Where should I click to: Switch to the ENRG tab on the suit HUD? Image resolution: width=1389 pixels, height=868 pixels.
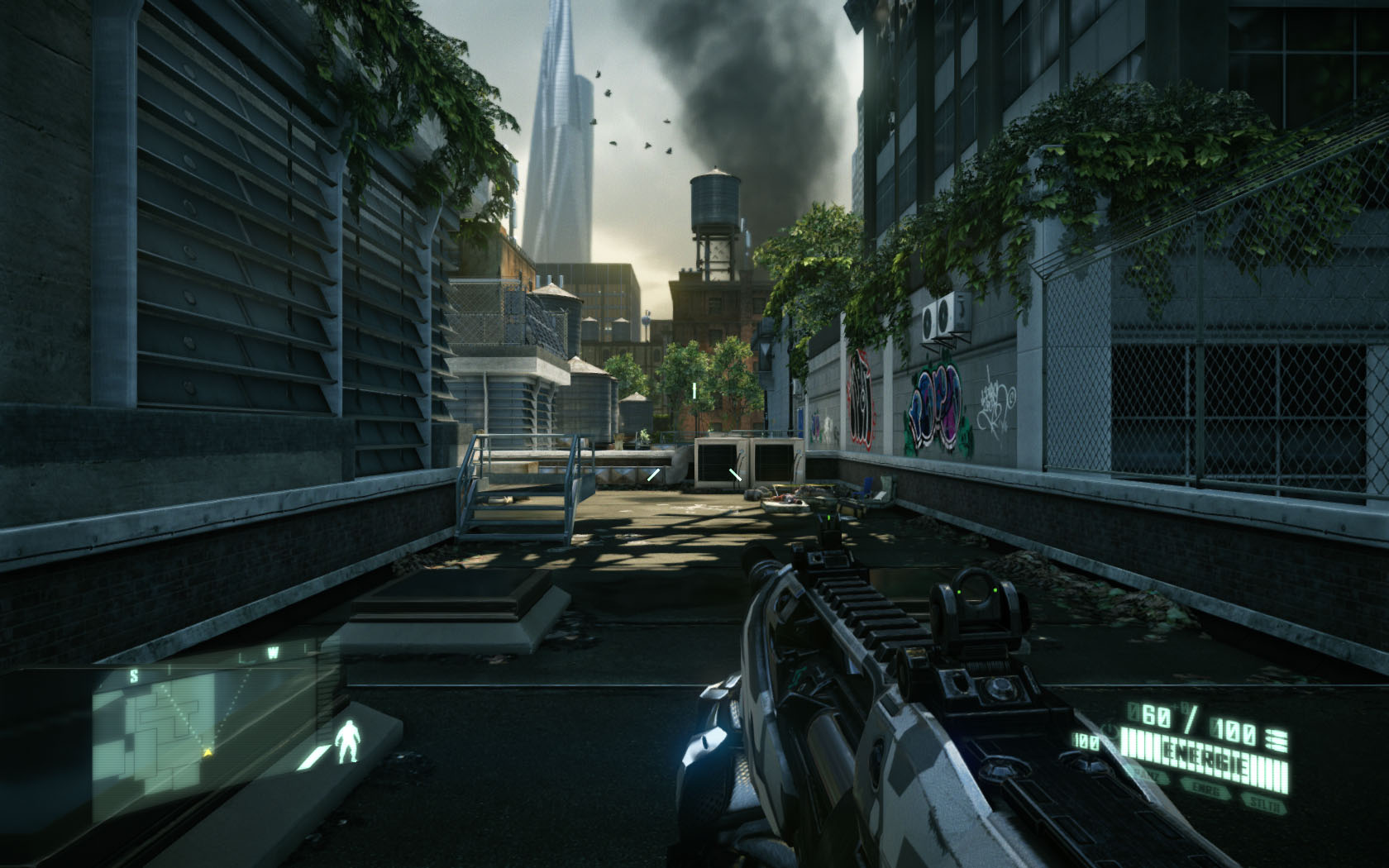pyautogui.click(x=1205, y=786)
